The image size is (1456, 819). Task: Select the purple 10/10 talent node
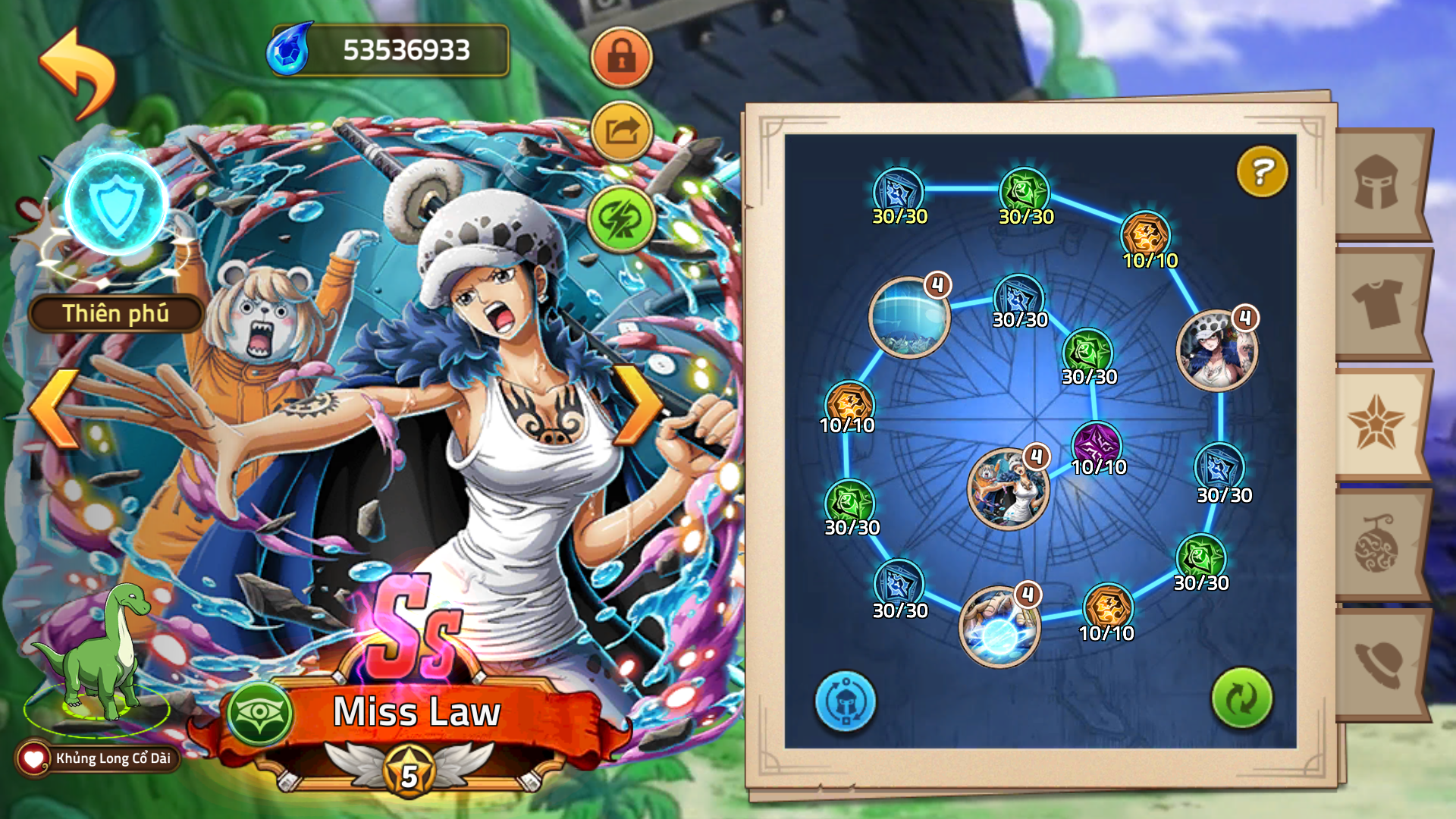(x=1097, y=445)
